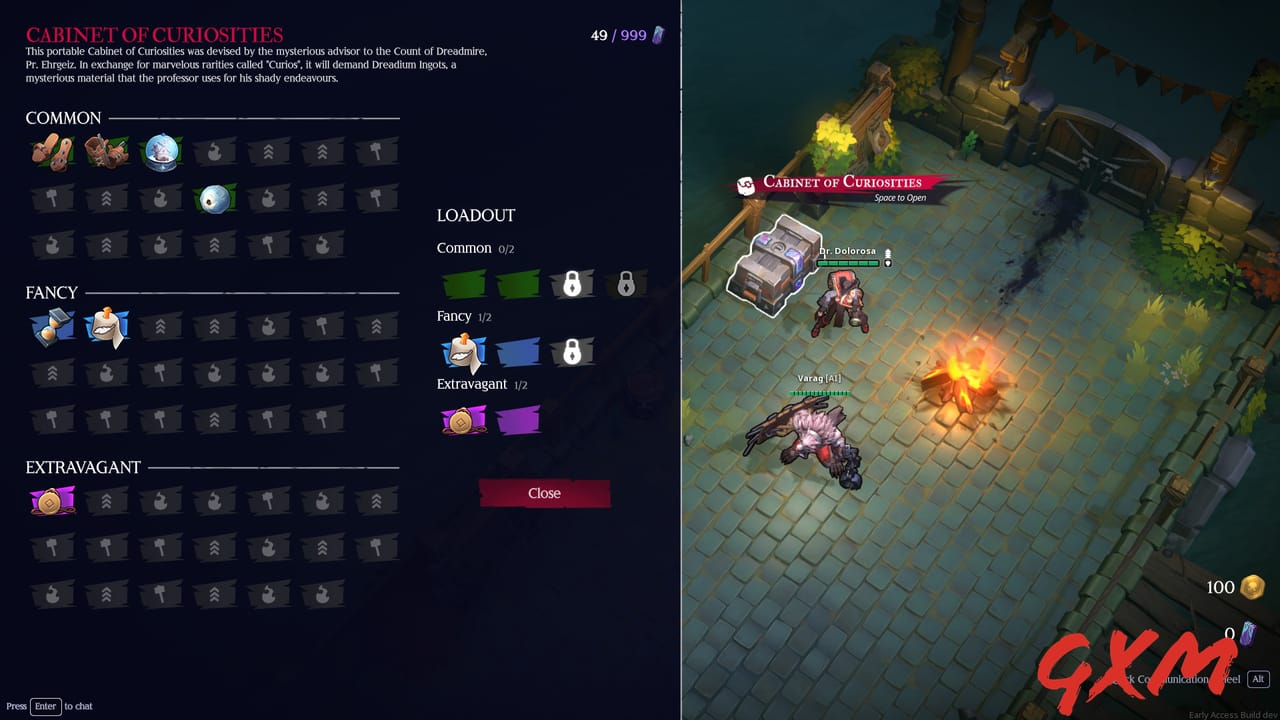Image resolution: width=1280 pixels, height=720 pixels.
Task: Expand the Common curio section
Action: point(63,118)
